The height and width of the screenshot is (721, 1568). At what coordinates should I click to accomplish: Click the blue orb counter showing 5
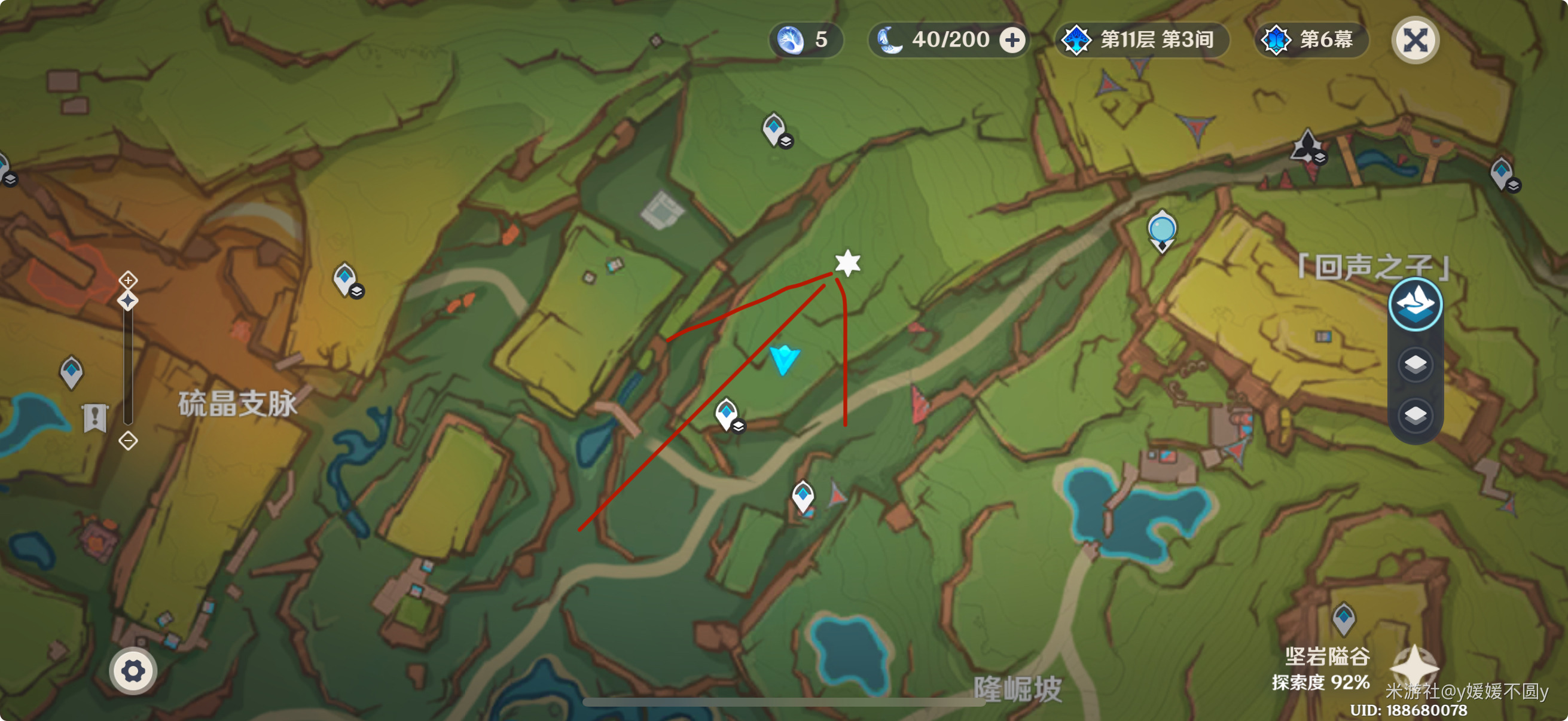806,40
